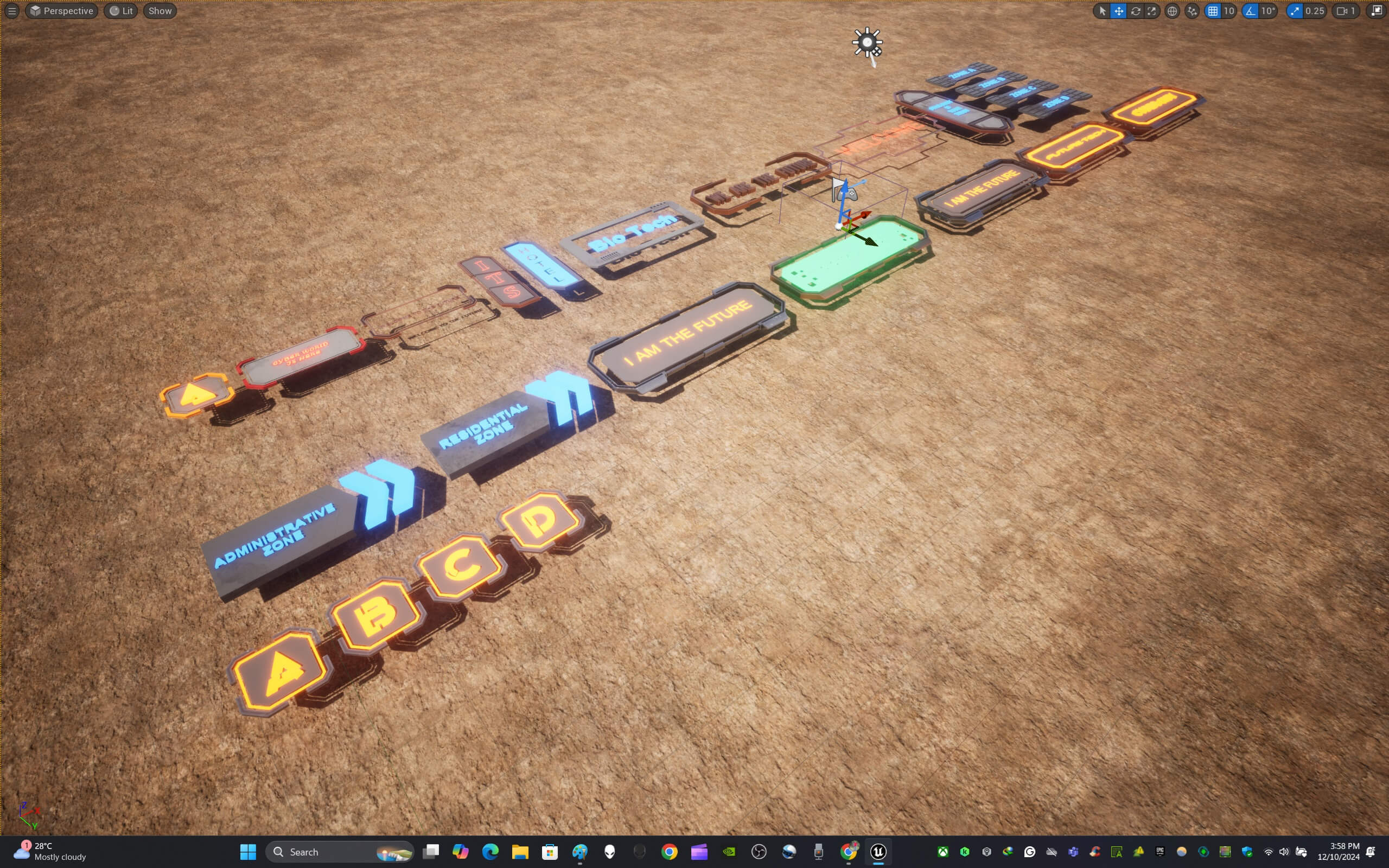Image resolution: width=1389 pixels, height=868 pixels.
Task: Open the Lit view mode dropdown
Action: [x=121, y=11]
